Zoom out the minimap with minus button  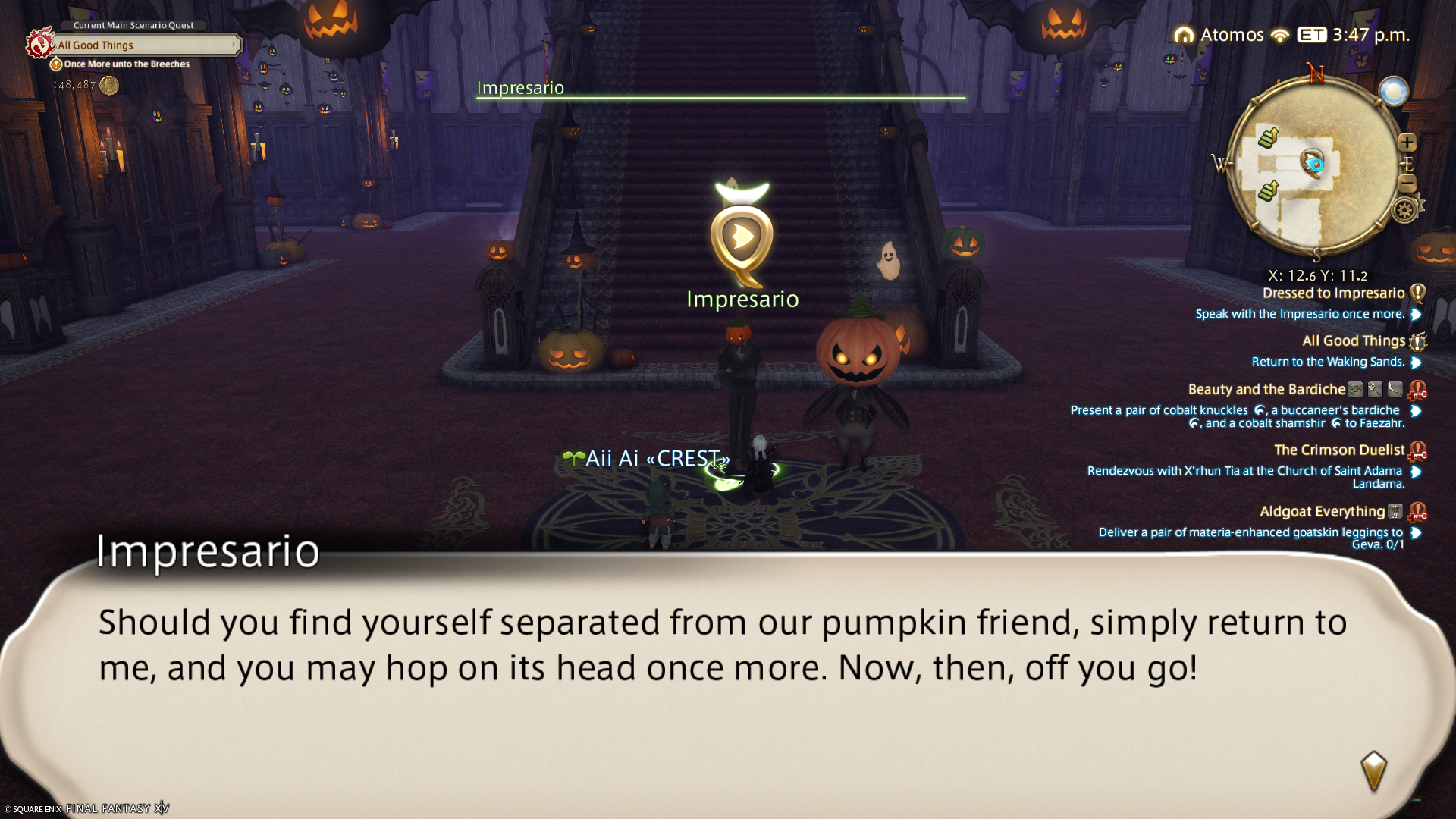coord(1407,184)
